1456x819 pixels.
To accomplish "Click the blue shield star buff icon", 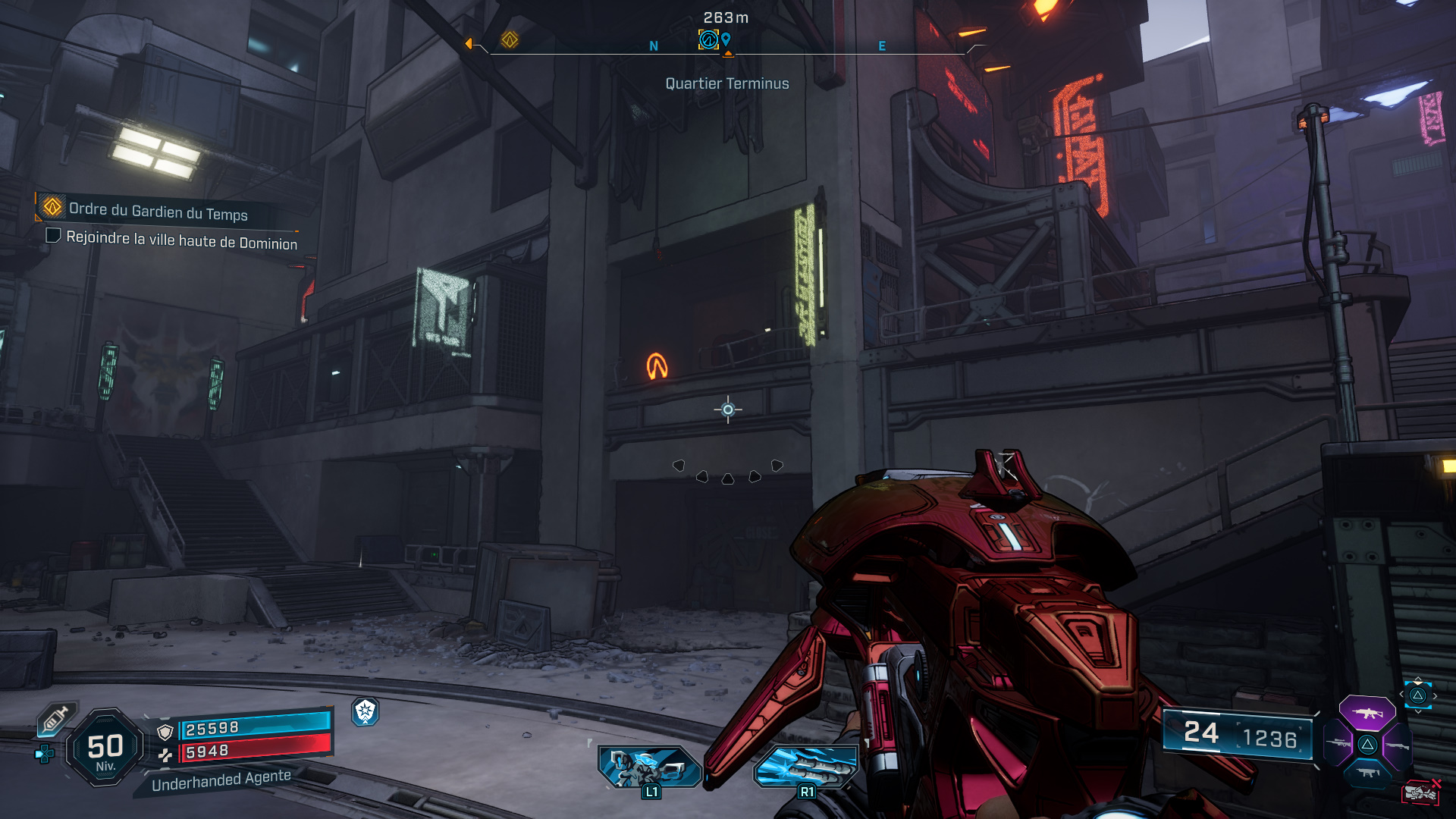I will [x=366, y=711].
